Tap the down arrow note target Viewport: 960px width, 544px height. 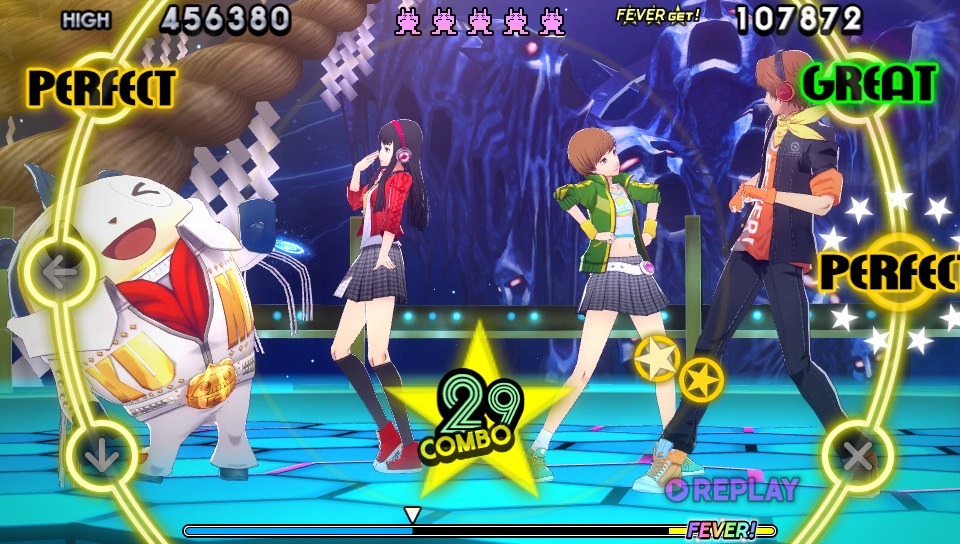pos(101,457)
